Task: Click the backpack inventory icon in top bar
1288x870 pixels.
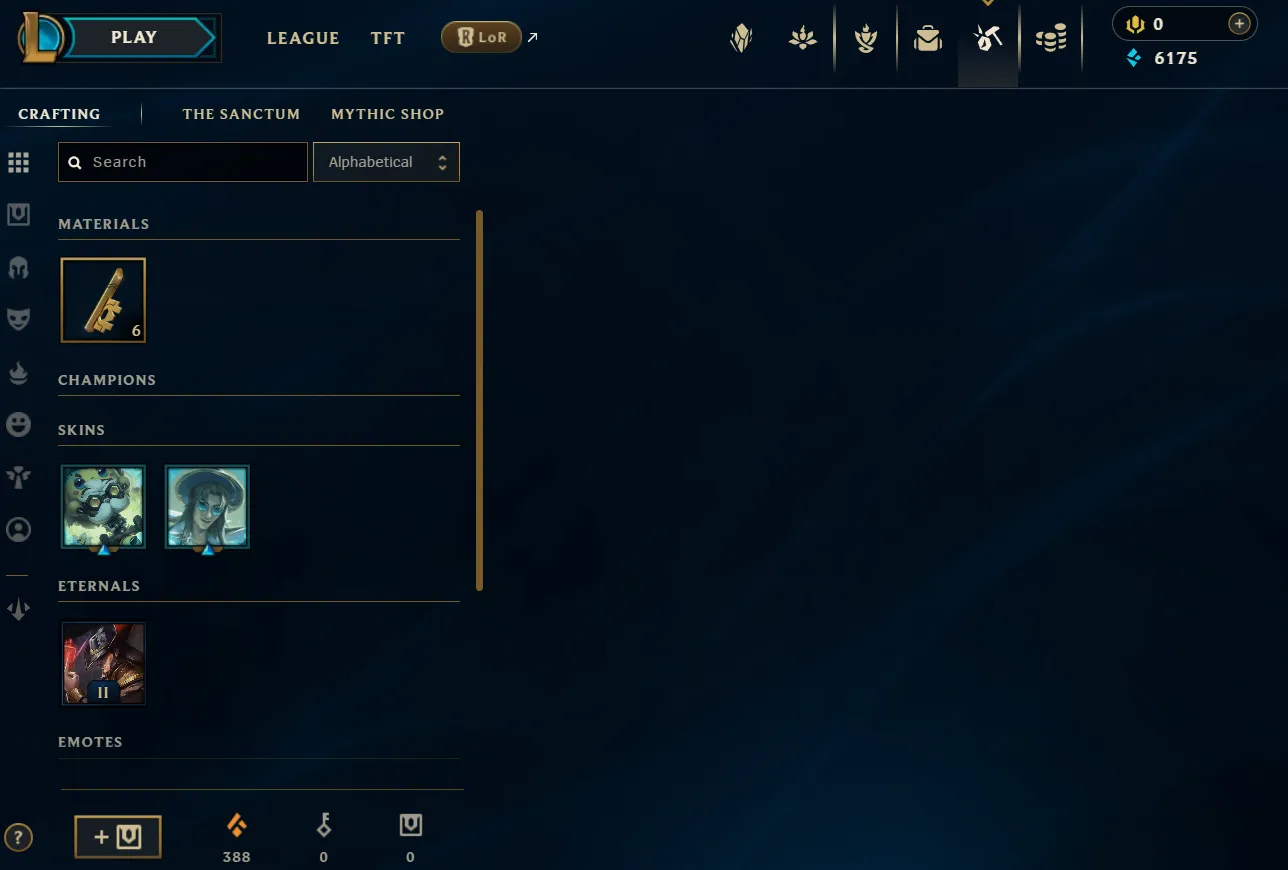Action: point(927,38)
